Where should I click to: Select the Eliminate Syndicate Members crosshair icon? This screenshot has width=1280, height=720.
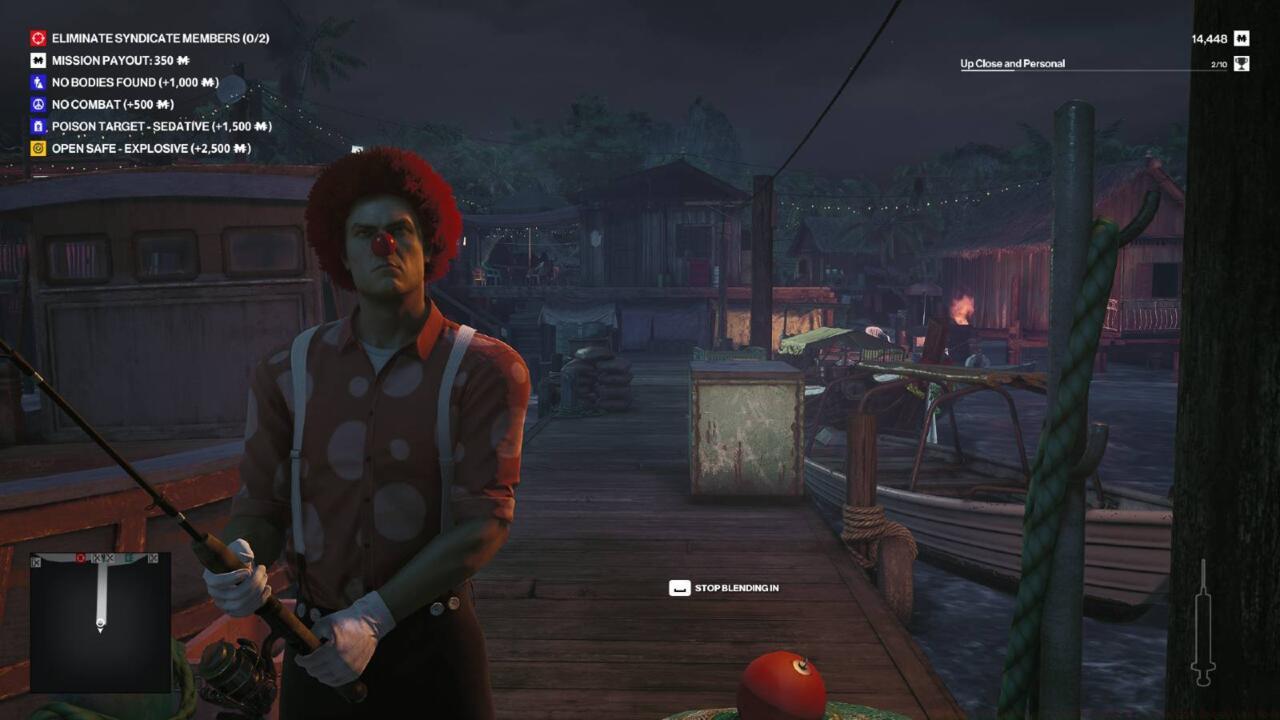[38, 38]
